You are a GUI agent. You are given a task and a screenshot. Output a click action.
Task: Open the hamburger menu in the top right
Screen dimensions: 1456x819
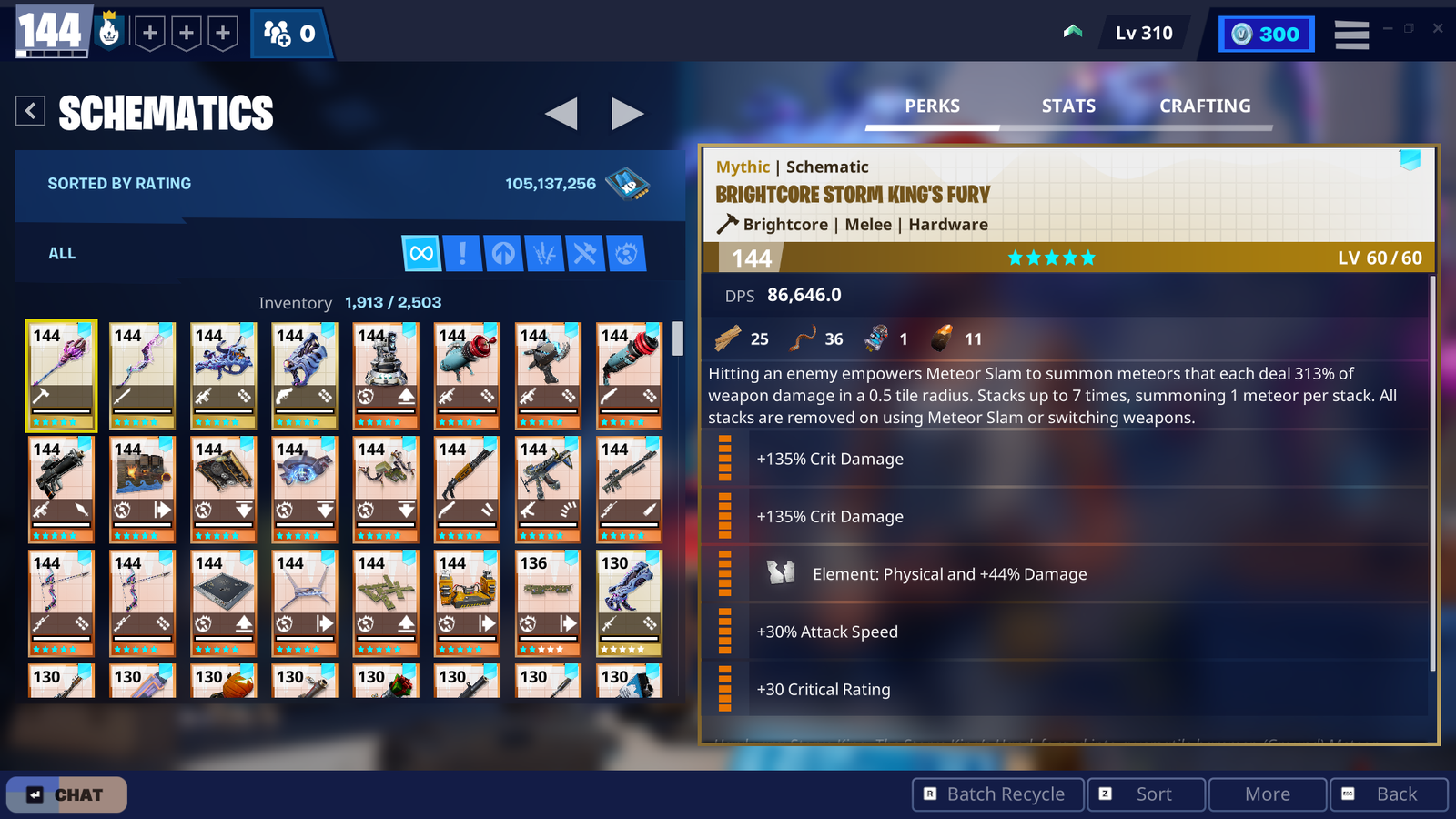pos(1351,34)
